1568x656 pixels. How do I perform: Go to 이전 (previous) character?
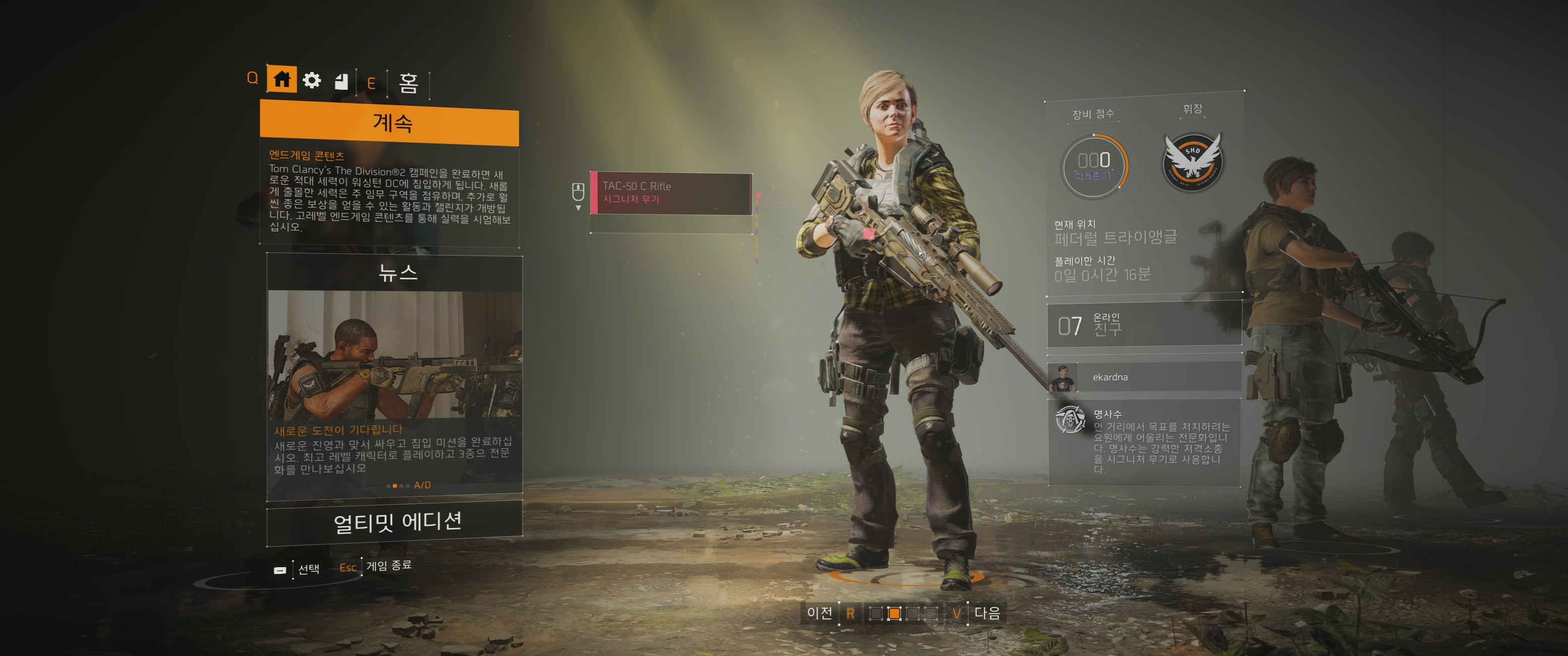coord(819,613)
